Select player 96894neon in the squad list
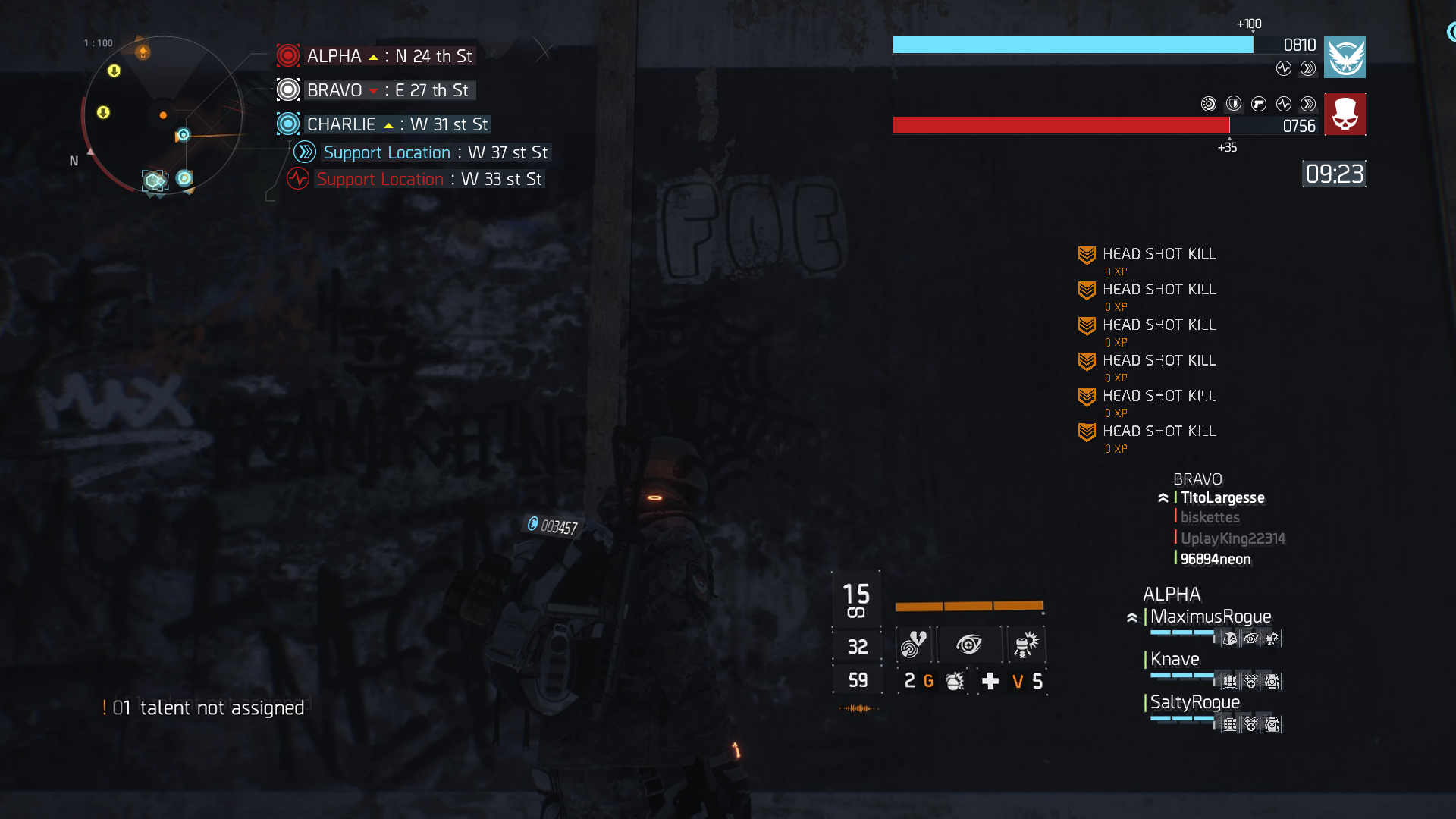Screen dimensions: 1456x819 [1216, 560]
